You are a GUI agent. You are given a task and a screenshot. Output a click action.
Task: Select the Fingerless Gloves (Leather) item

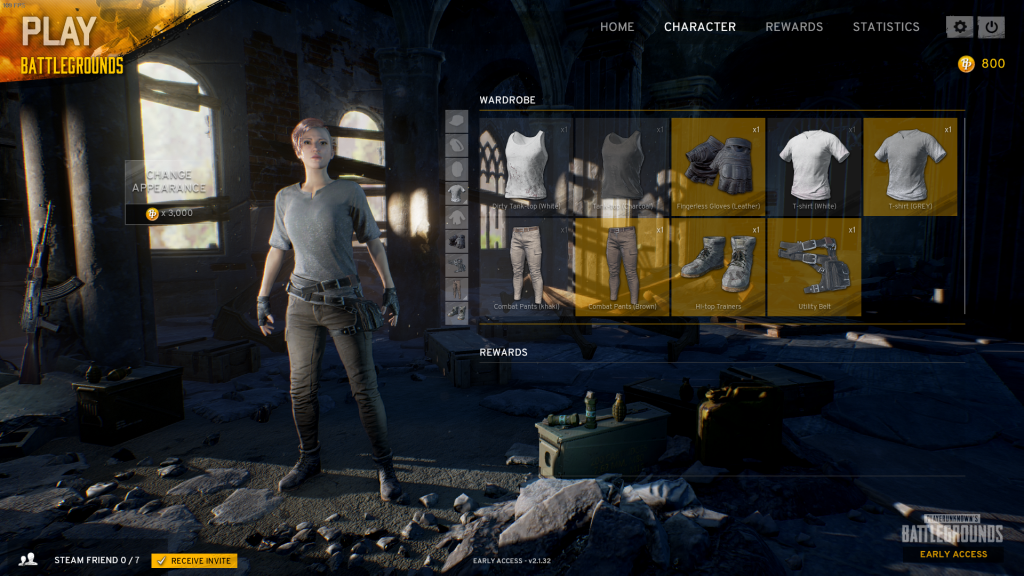717,167
